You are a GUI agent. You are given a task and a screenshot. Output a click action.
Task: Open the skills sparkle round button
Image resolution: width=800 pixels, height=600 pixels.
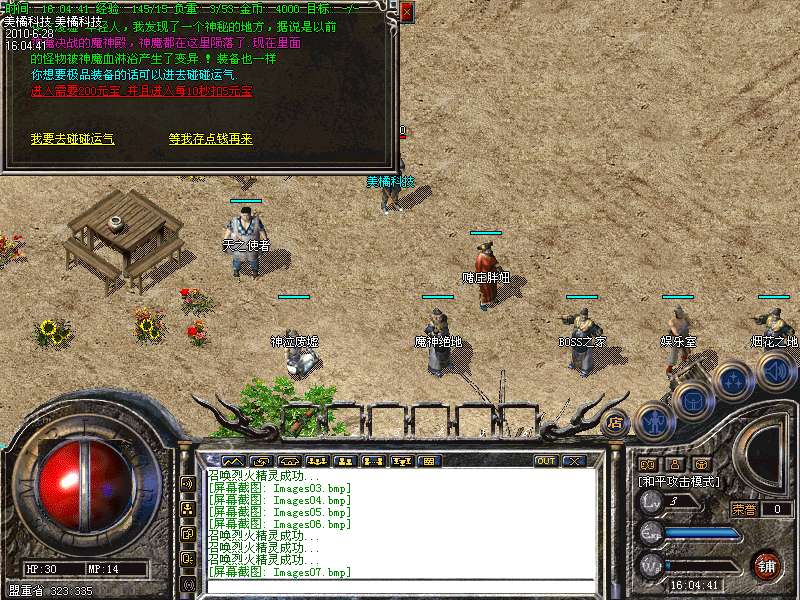tap(733, 380)
